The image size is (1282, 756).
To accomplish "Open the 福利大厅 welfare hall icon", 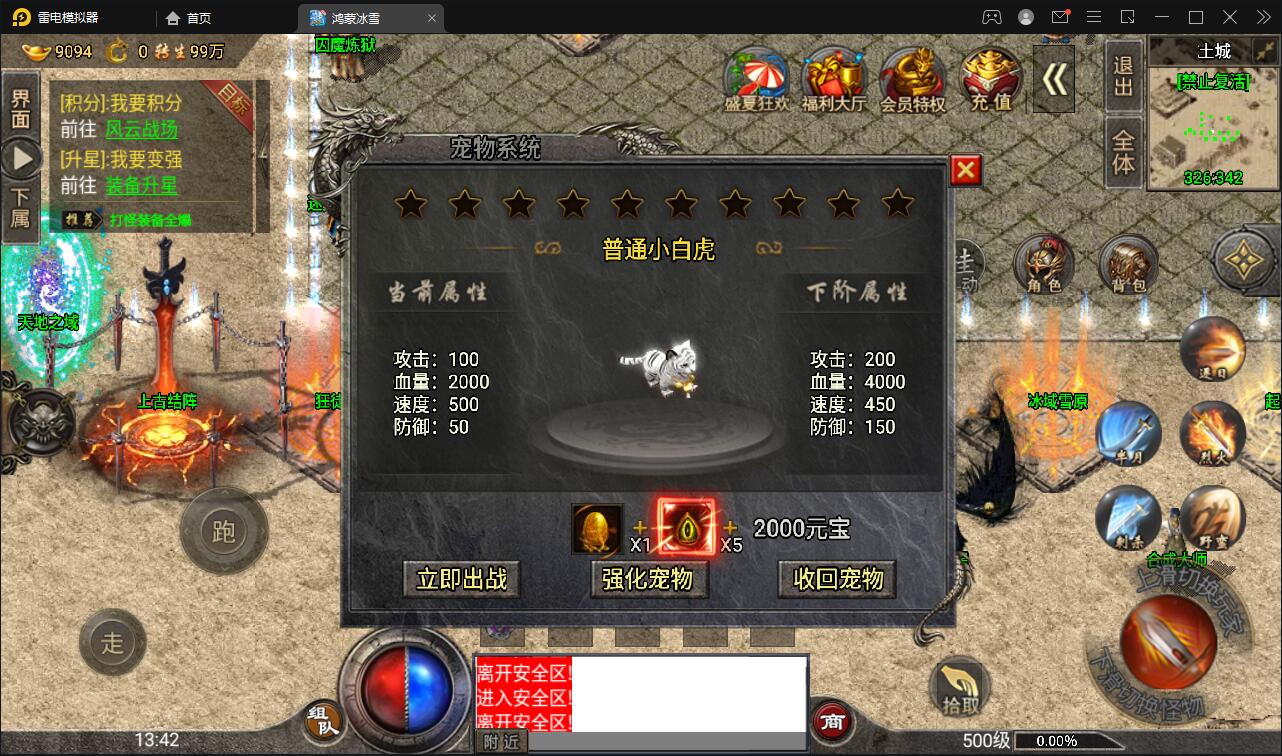I will pos(834,75).
